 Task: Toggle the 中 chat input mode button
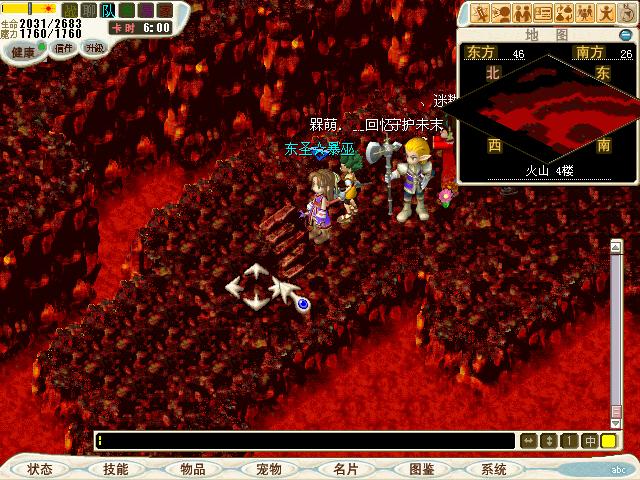tap(590, 441)
